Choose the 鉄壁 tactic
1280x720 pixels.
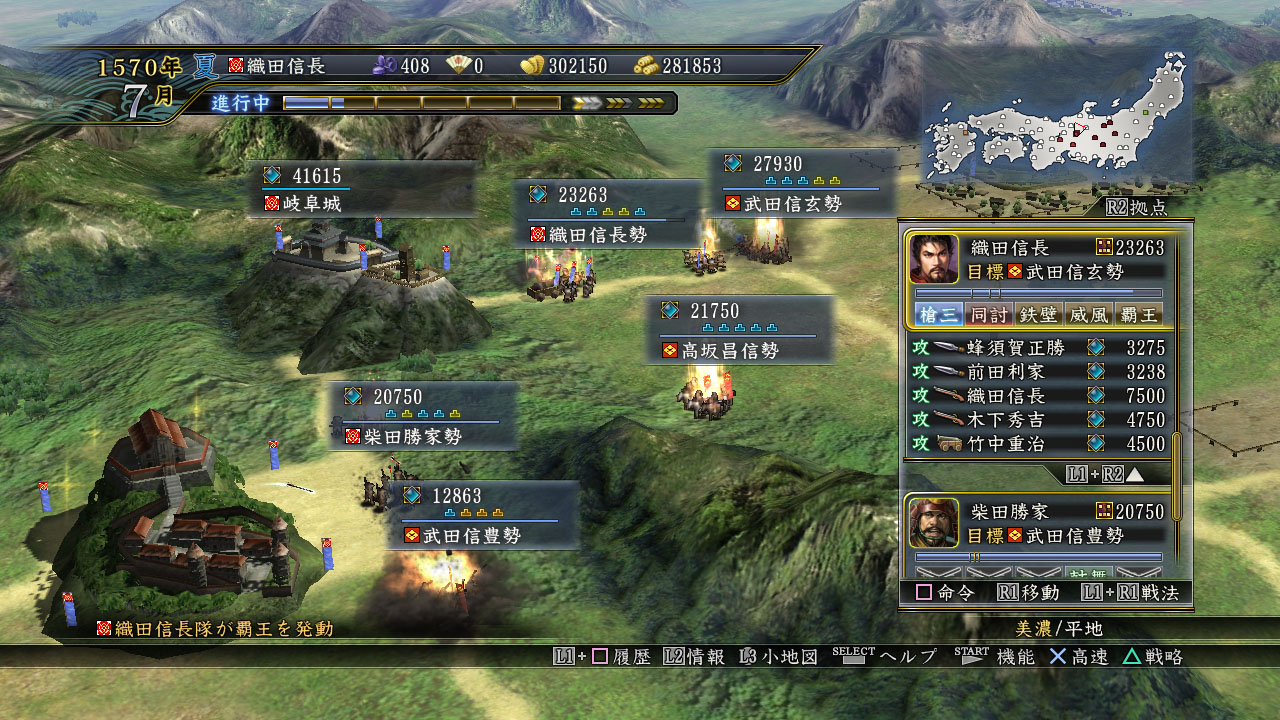point(1039,315)
